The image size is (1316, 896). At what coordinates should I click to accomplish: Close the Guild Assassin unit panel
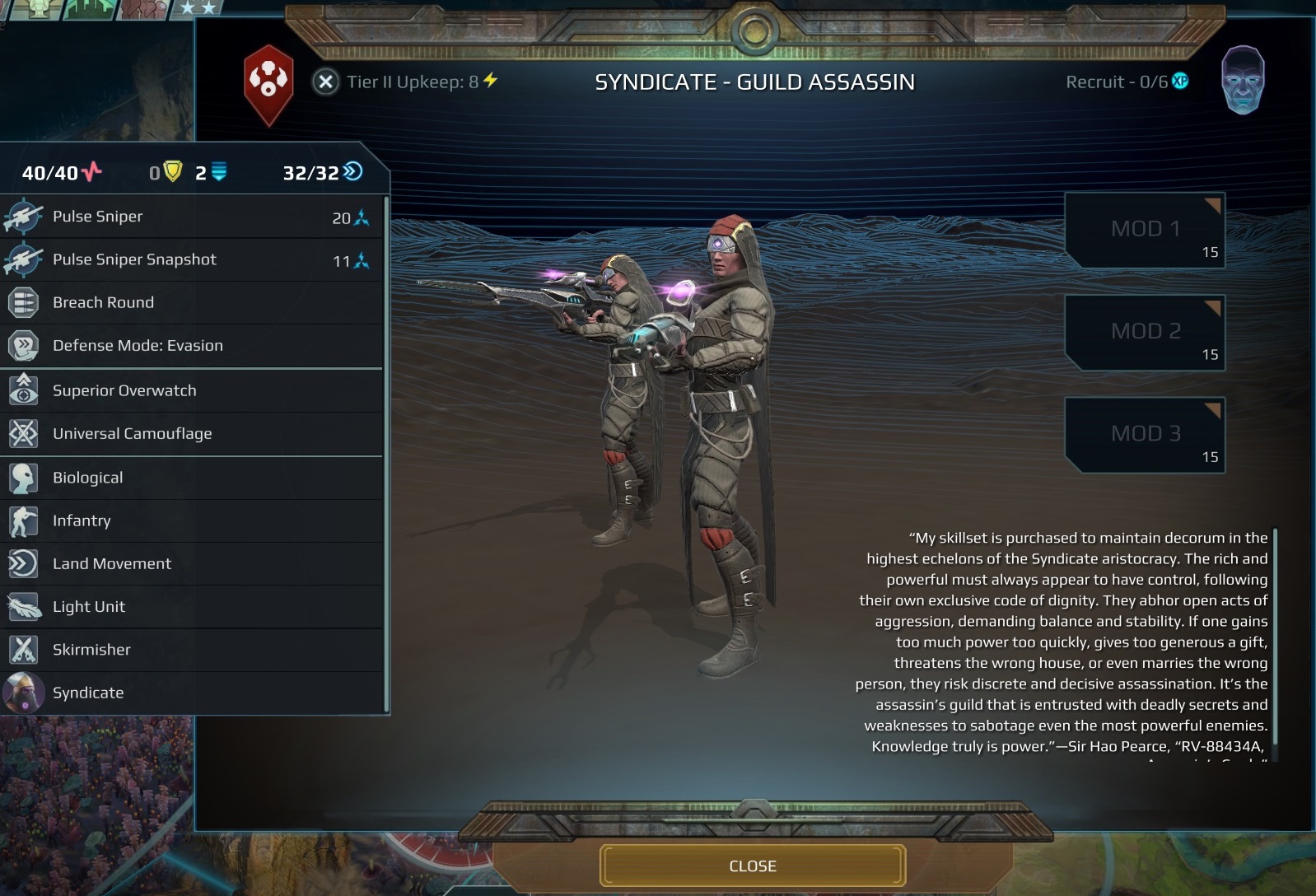click(x=752, y=866)
